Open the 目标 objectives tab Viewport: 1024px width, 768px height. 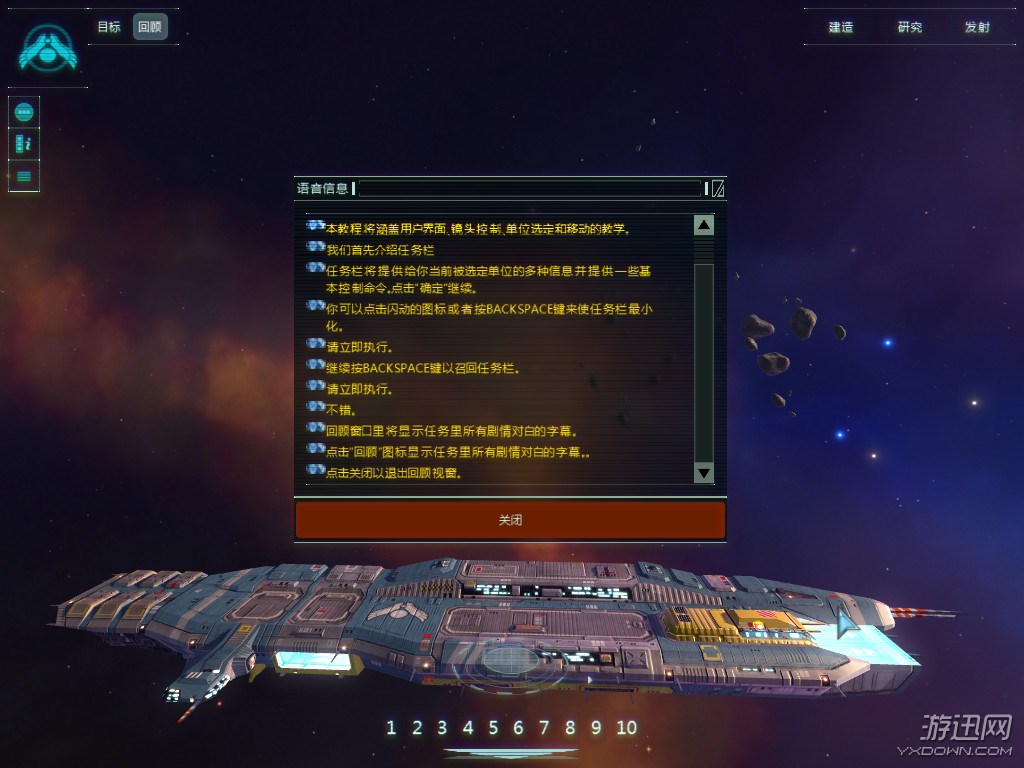[109, 27]
